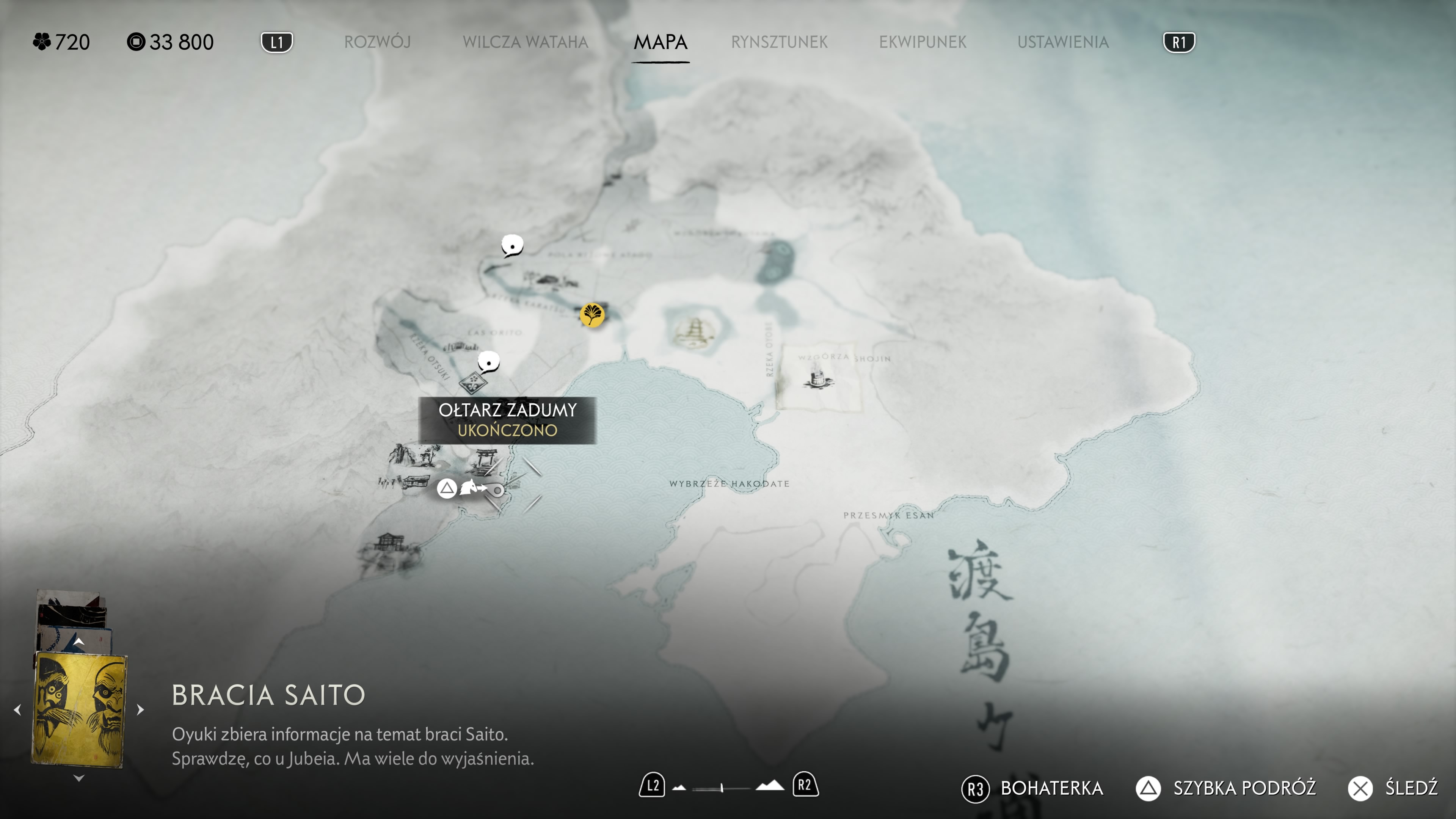This screenshot has width=1456, height=819.
Task: Open the Wilcza Wataha tab
Action: pos(525,42)
